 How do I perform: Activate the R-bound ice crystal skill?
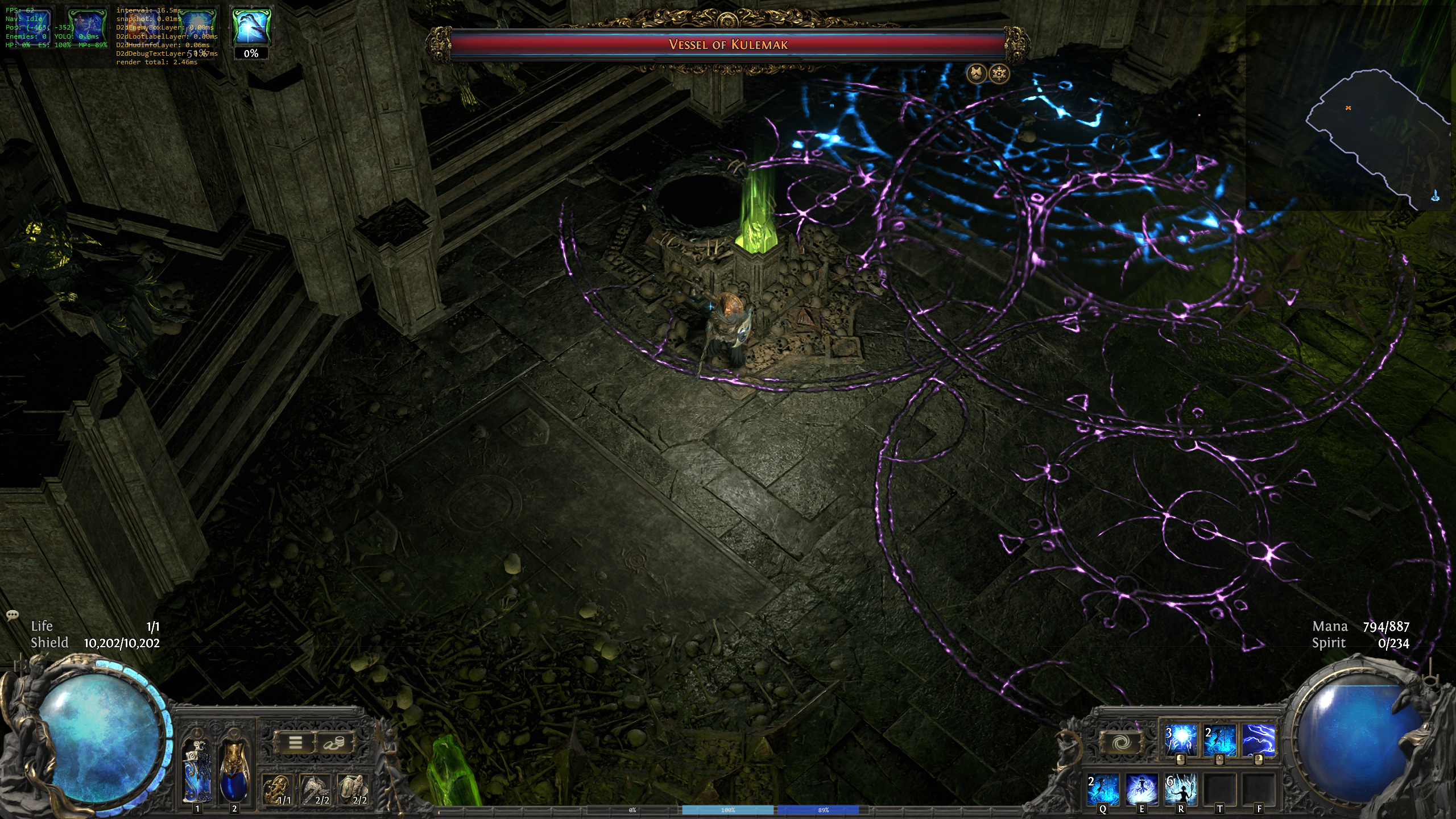coord(1181,789)
